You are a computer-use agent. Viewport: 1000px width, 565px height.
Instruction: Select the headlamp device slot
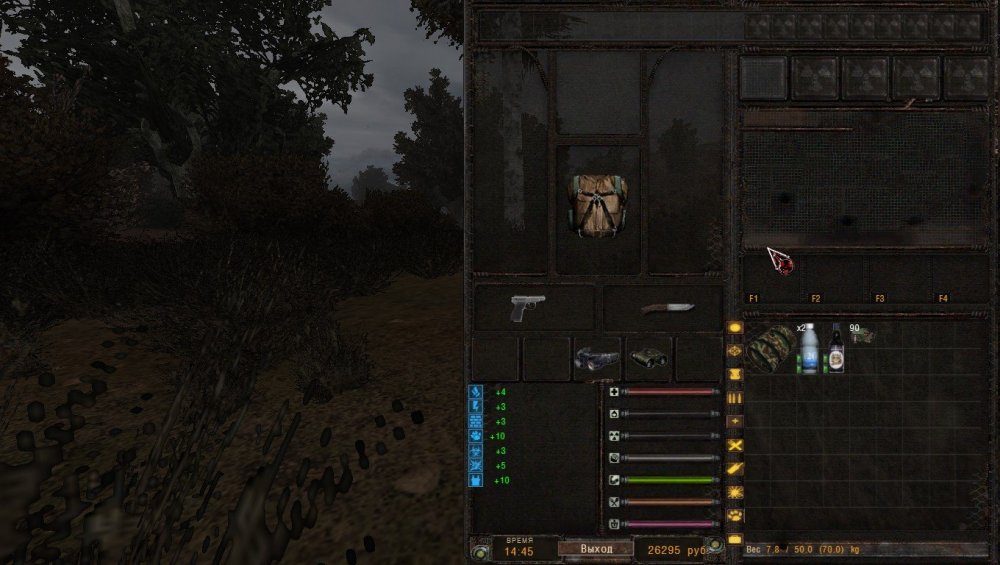click(x=597, y=359)
